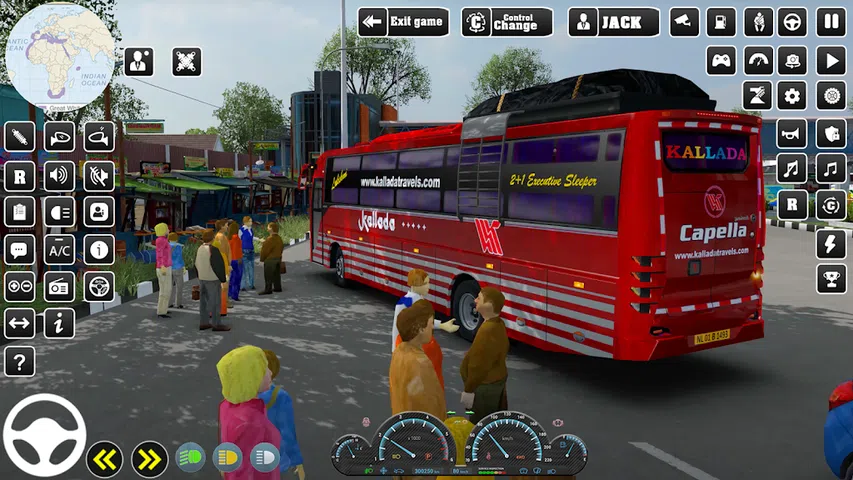Pause the game

(x=831, y=22)
